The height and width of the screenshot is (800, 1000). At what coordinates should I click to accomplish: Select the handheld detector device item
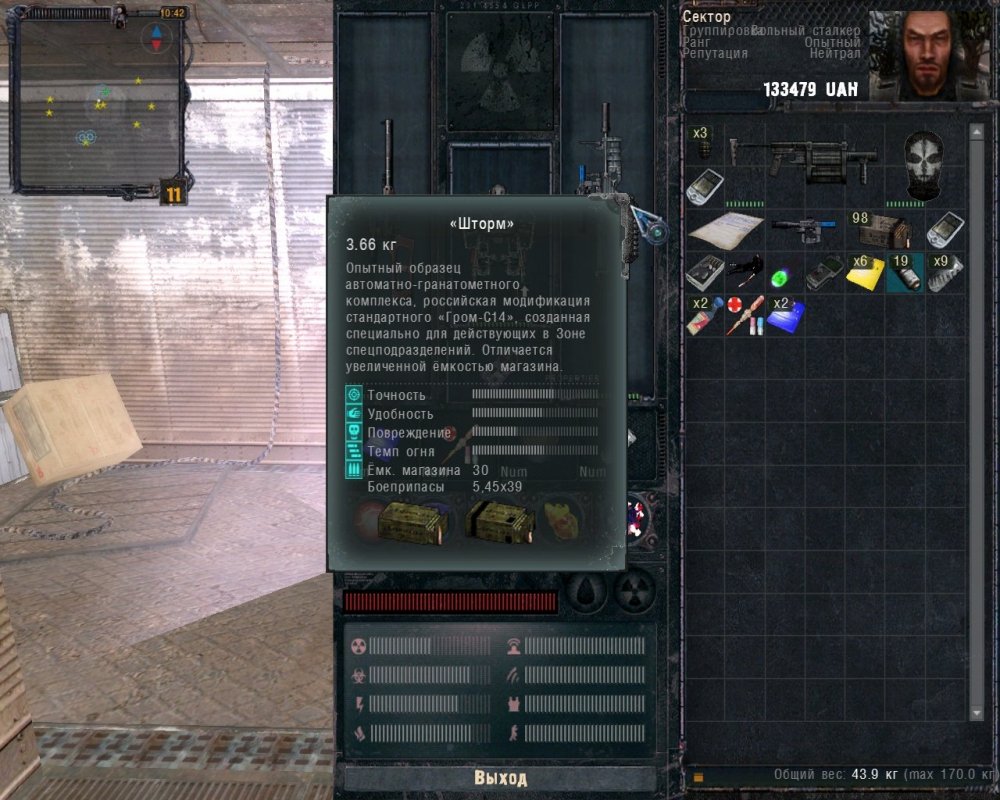tap(825, 274)
